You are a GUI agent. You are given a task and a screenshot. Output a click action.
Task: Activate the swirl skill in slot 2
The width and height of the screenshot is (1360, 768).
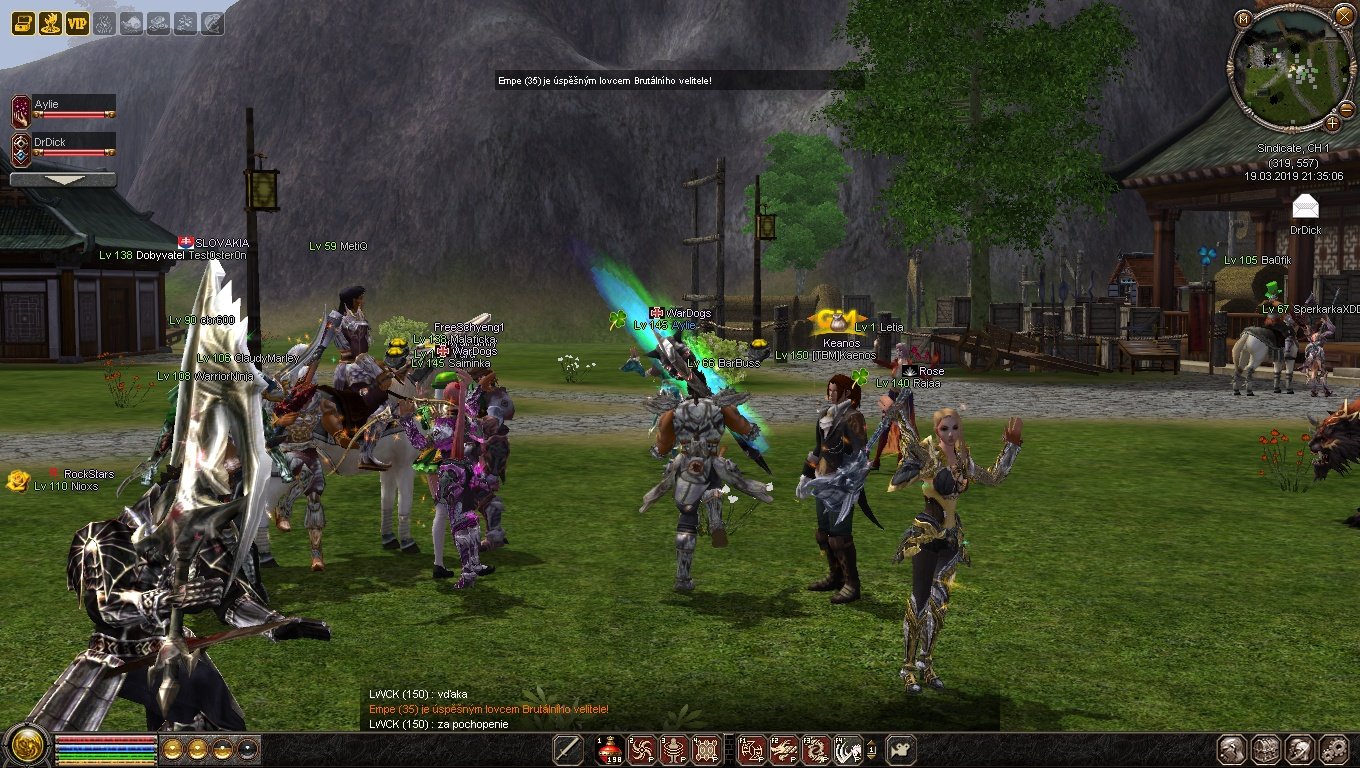[643, 749]
